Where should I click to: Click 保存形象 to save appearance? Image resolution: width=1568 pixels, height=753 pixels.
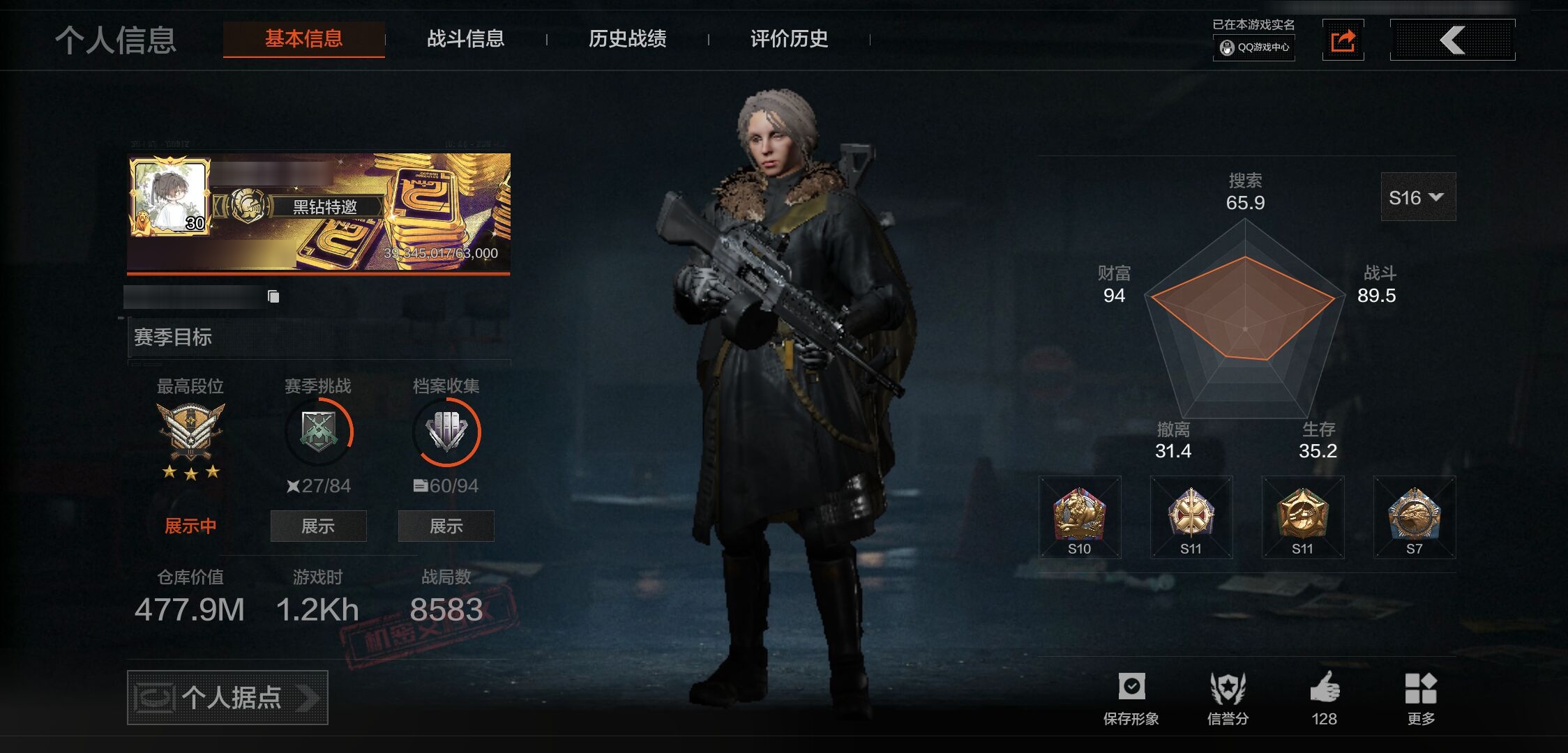pyautogui.click(x=1131, y=697)
